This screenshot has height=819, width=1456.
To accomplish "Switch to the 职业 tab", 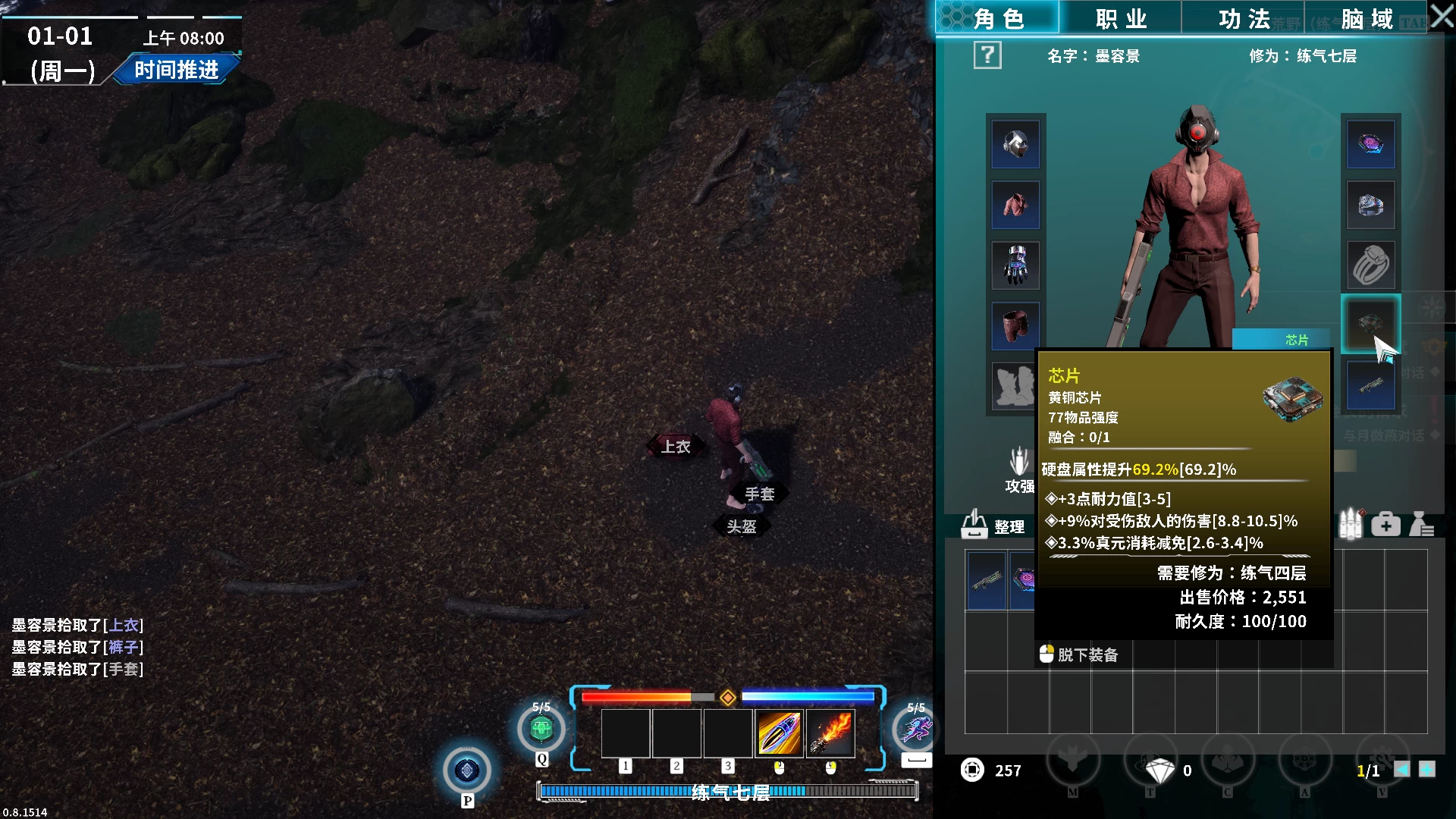I will pos(1119,18).
